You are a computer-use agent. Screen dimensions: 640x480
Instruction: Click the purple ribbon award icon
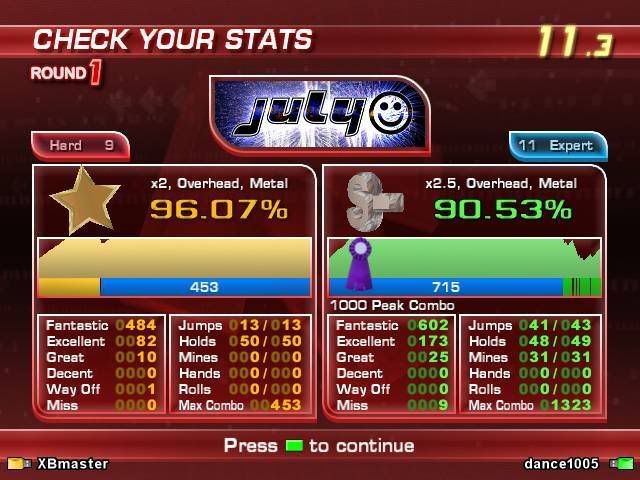[x=358, y=263]
